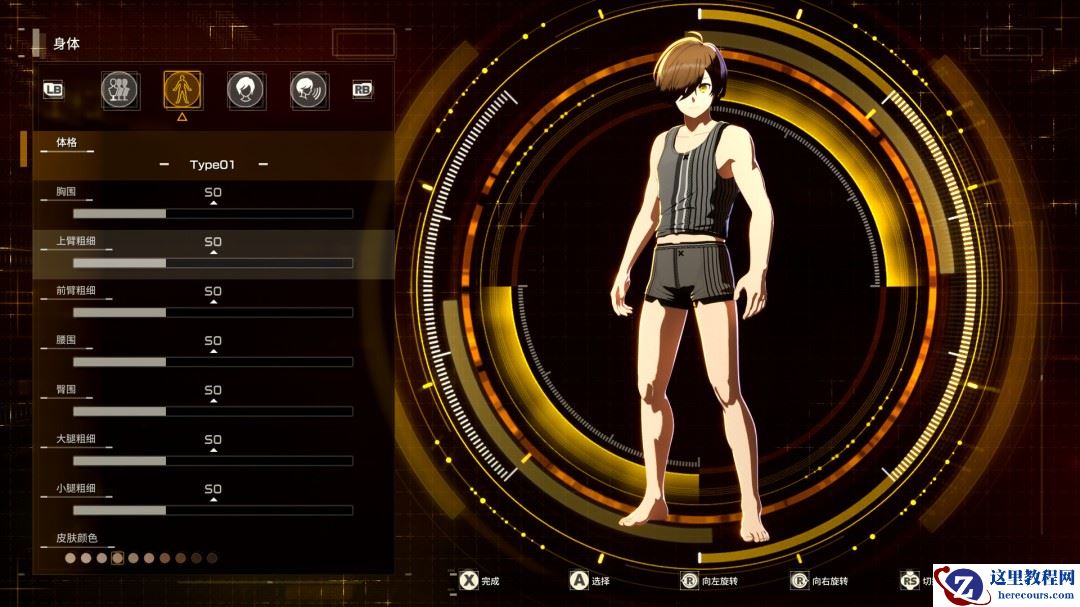The width and height of the screenshot is (1080, 607).
Task: Select the highlighted skin color swatch
Action: (x=117, y=558)
